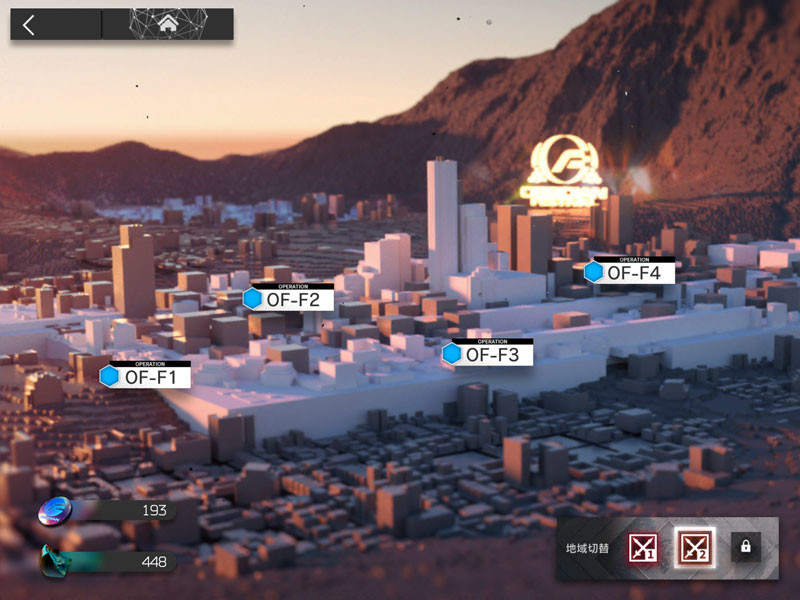Switch to region 2

tap(693, 547)
